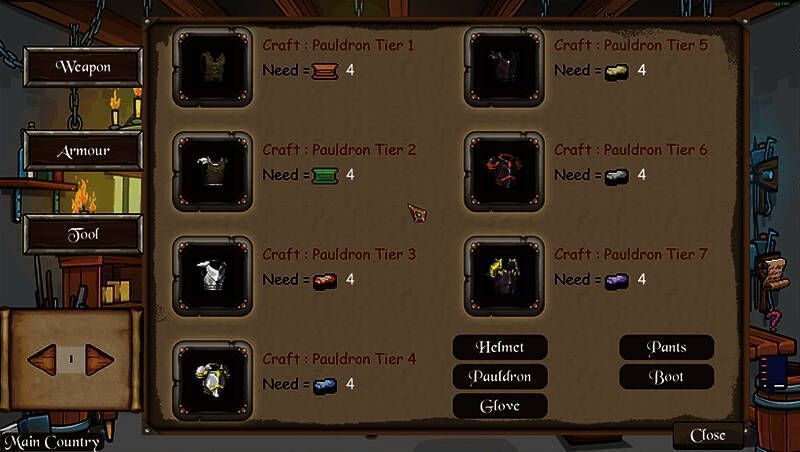Craft the Pauldron Tier 1 item
This screenshot has height=452, width=800.
pyautogui.click(x=211, y=65)
